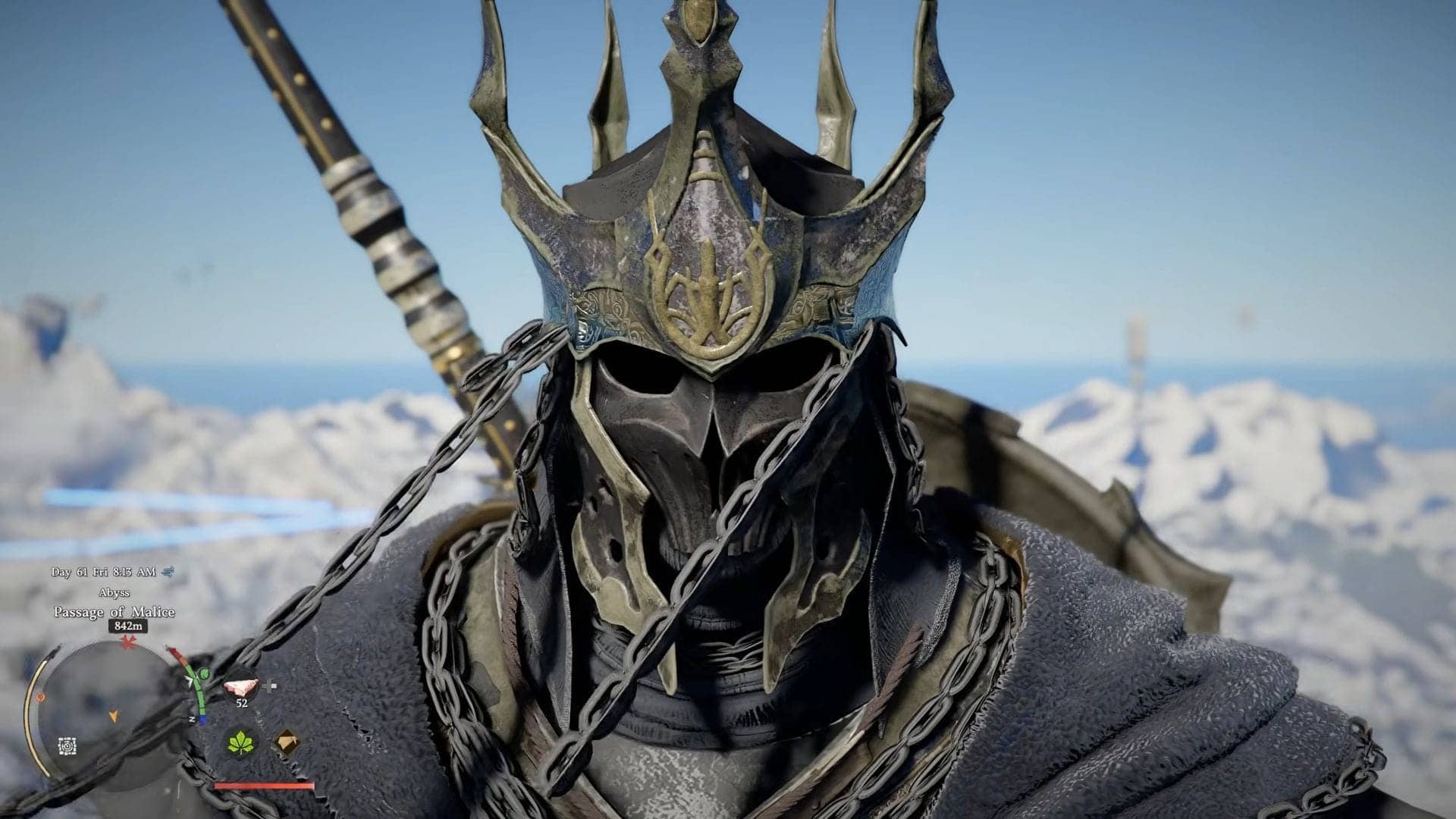This screenshot has height=819, width=1456.
Task: Select the player arrow at the minimap center
Action: point(190,679)
